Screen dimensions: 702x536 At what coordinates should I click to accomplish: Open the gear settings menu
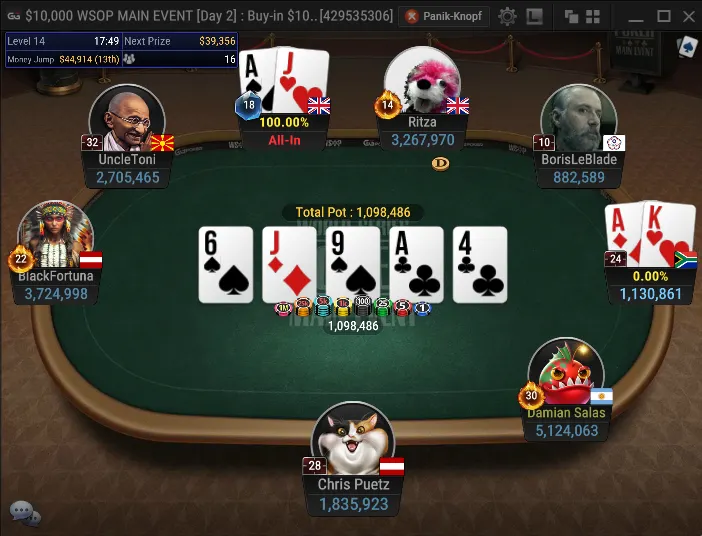point(507,16)
